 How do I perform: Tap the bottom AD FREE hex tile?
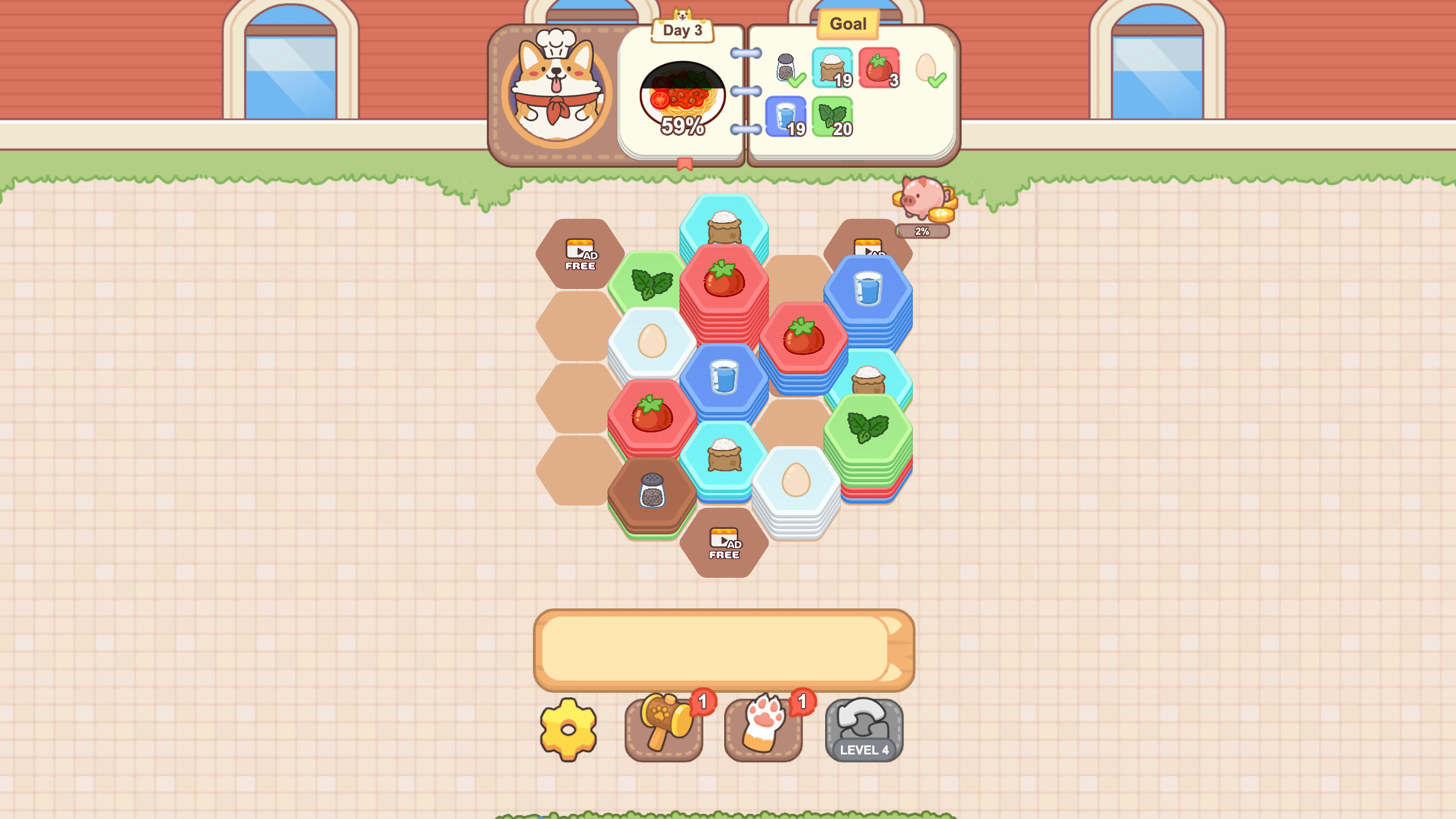(x=724, y=544)
